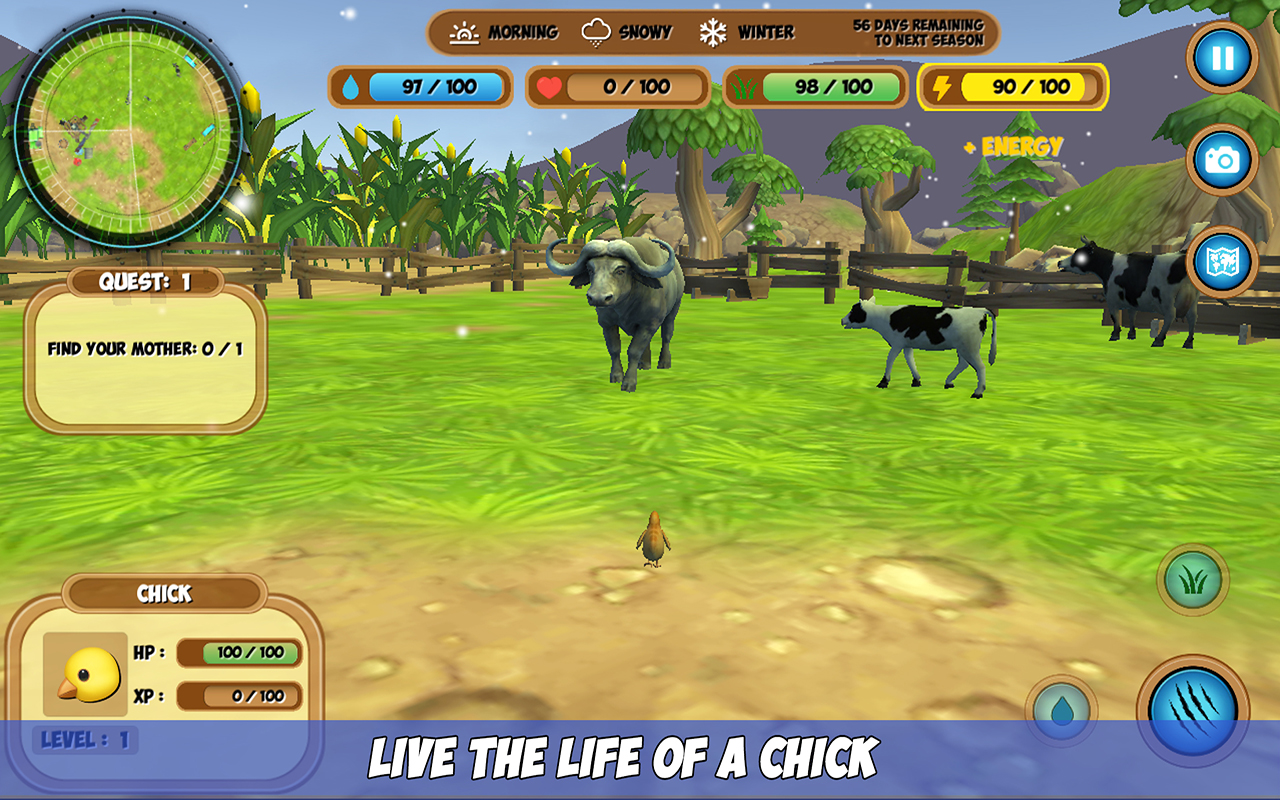Click the water droplet icon on the thirst bar

(x=352, y=87)
